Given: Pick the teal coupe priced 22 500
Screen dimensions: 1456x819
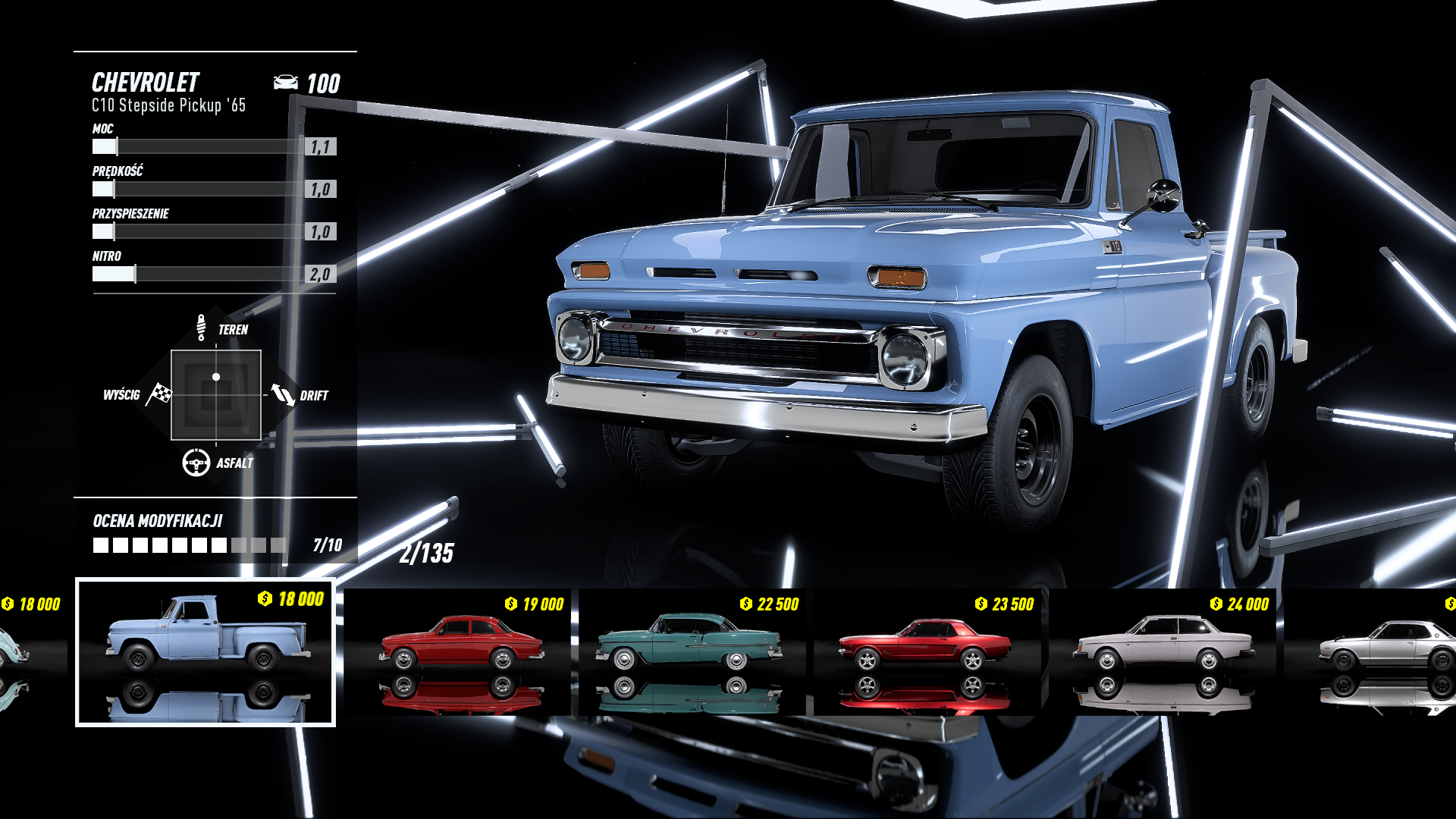Looking at the screenshot, I should pos(692,651).
